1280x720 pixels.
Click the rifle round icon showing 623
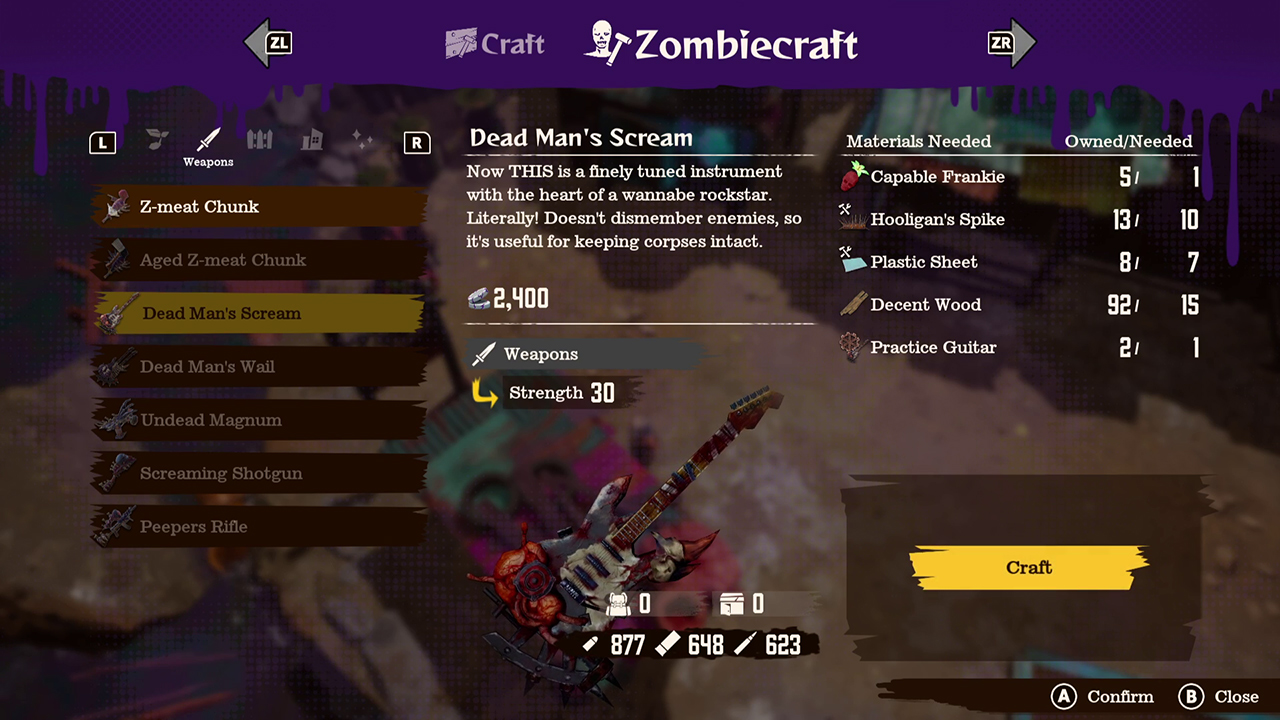744,645
